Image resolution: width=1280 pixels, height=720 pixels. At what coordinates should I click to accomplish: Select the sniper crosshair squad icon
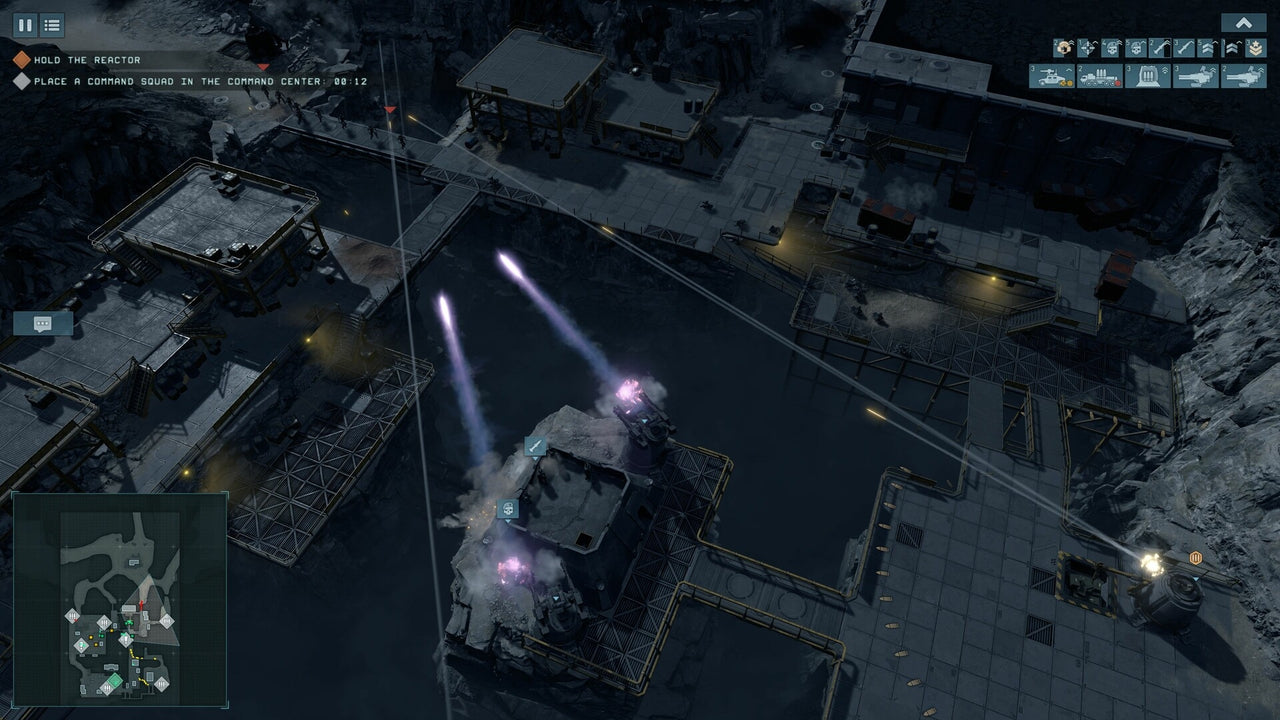pyautogui.click(x=1089, y=49)
